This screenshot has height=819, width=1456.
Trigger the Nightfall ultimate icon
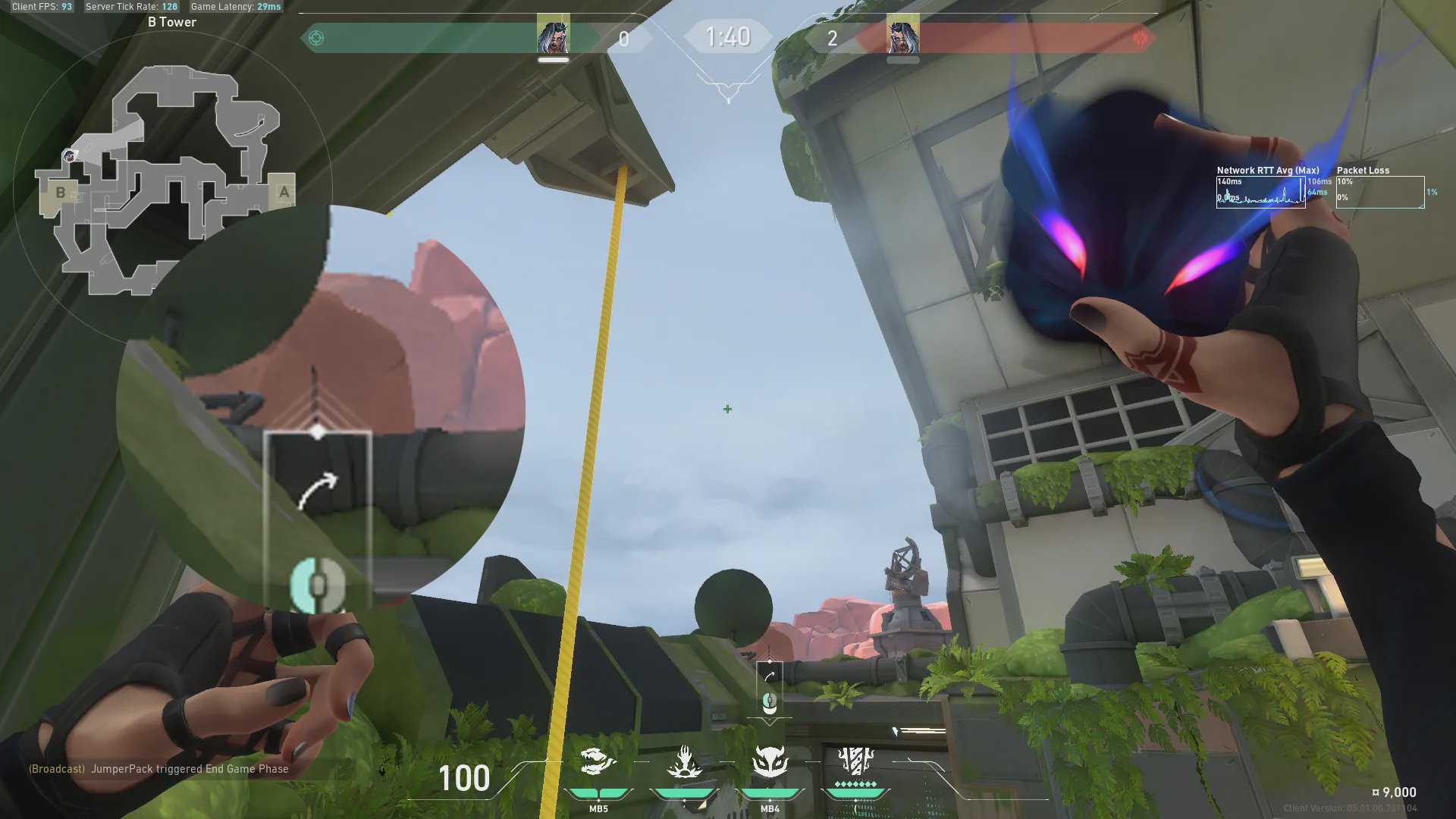point(855,761)
